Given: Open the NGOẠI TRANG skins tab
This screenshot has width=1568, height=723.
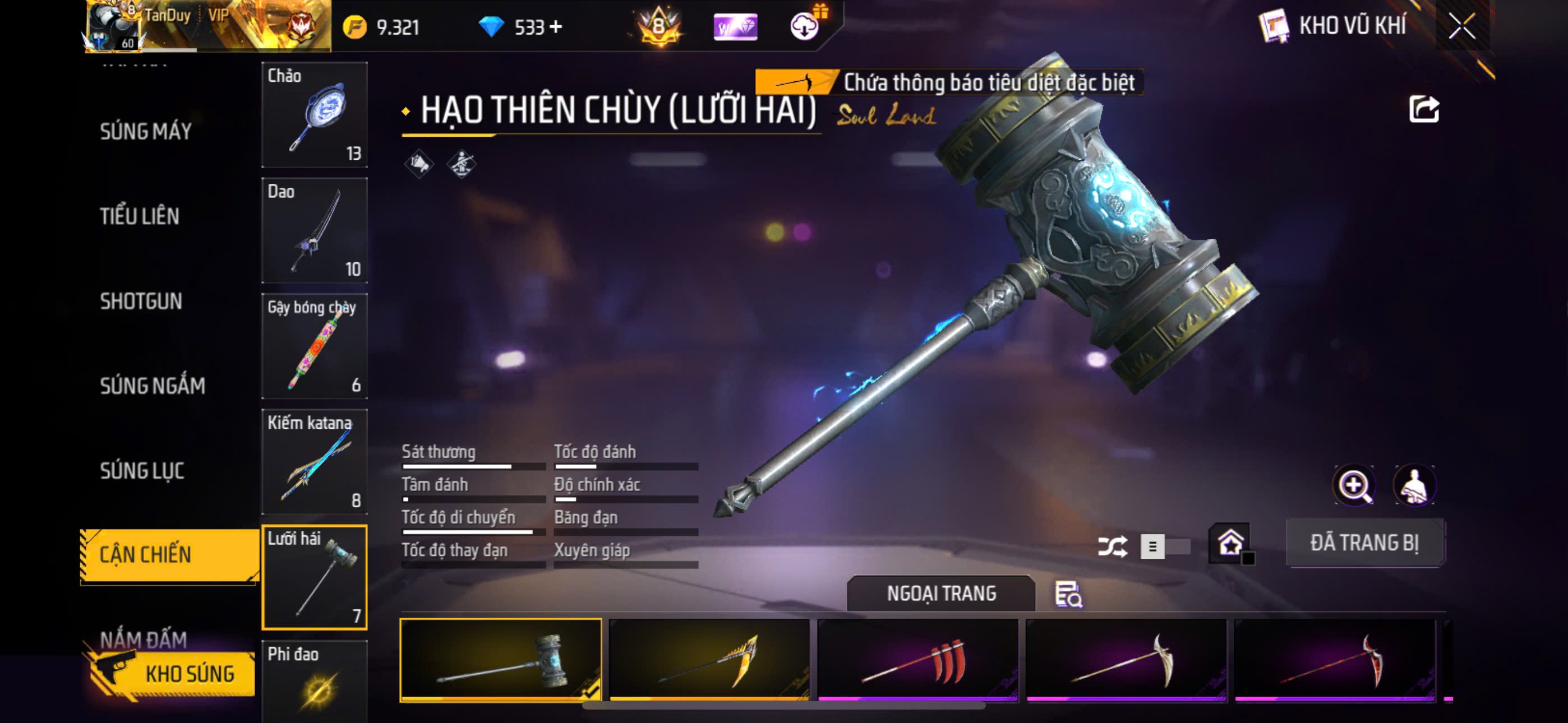Looking at the screenshot, I should [940, 594].
